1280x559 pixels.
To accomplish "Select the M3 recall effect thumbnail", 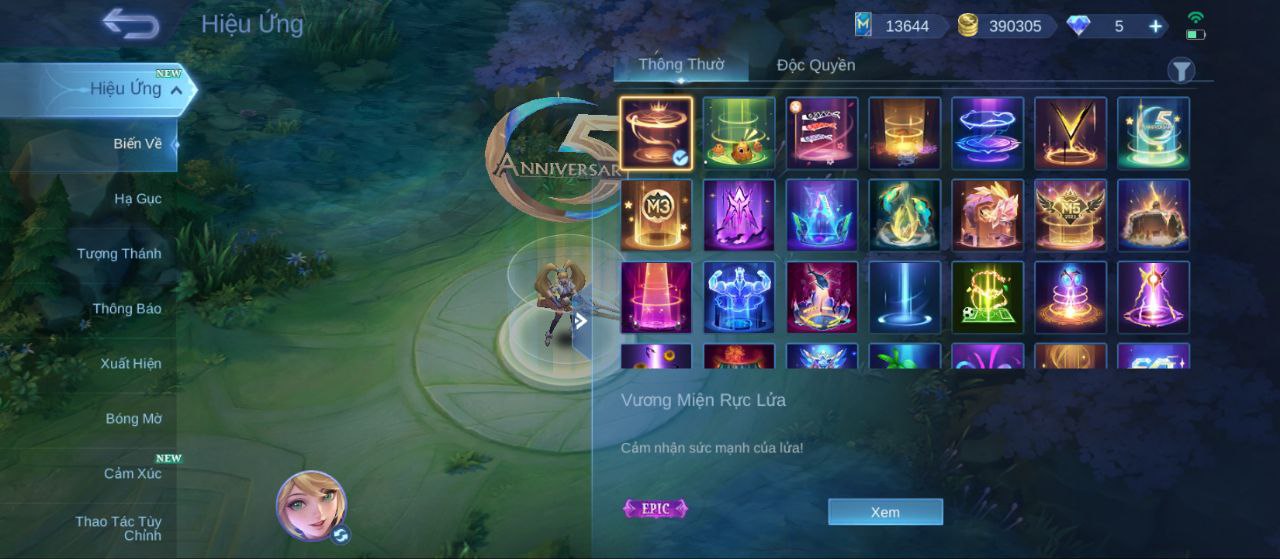I will (656, 215).
